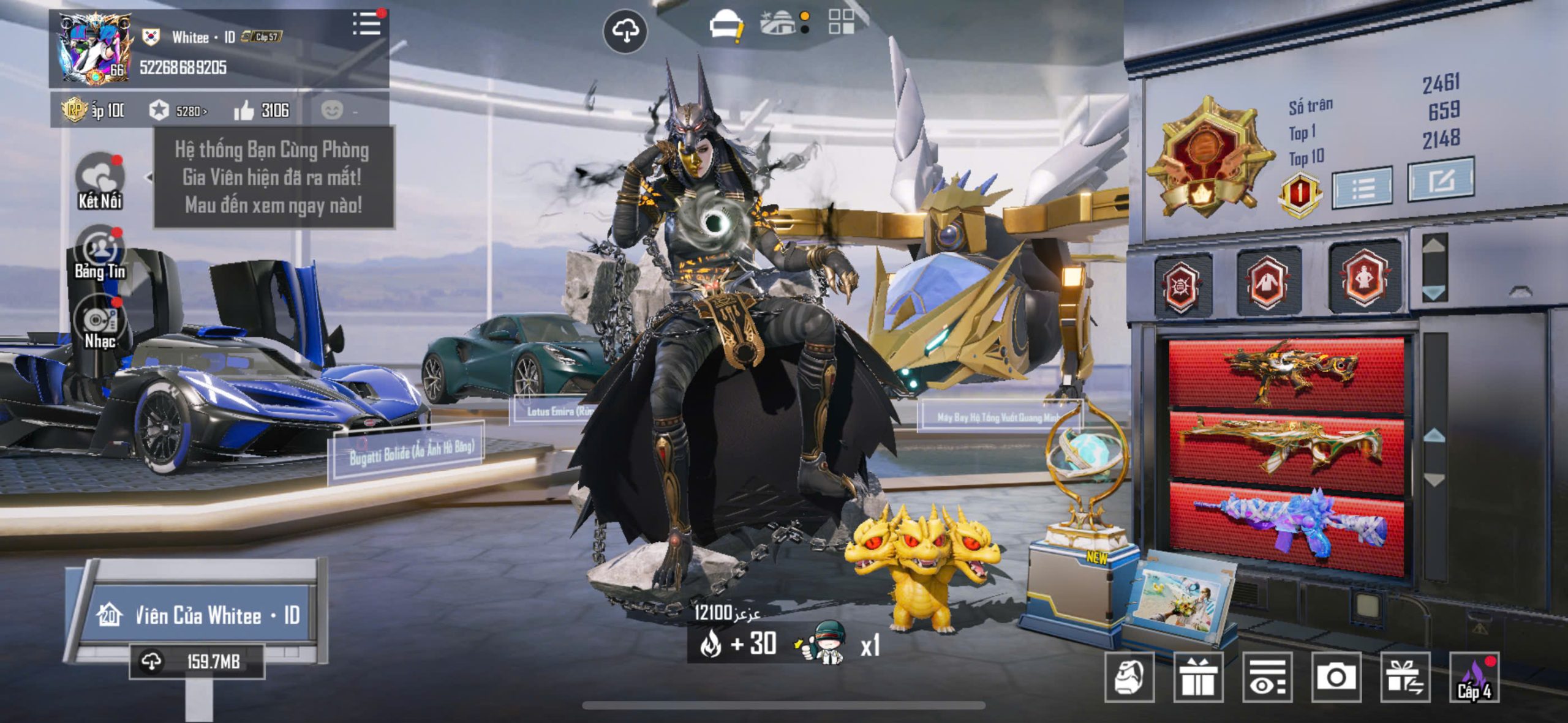
Task: Select the jacket outfit badge
Action: tap(1266, 282)
